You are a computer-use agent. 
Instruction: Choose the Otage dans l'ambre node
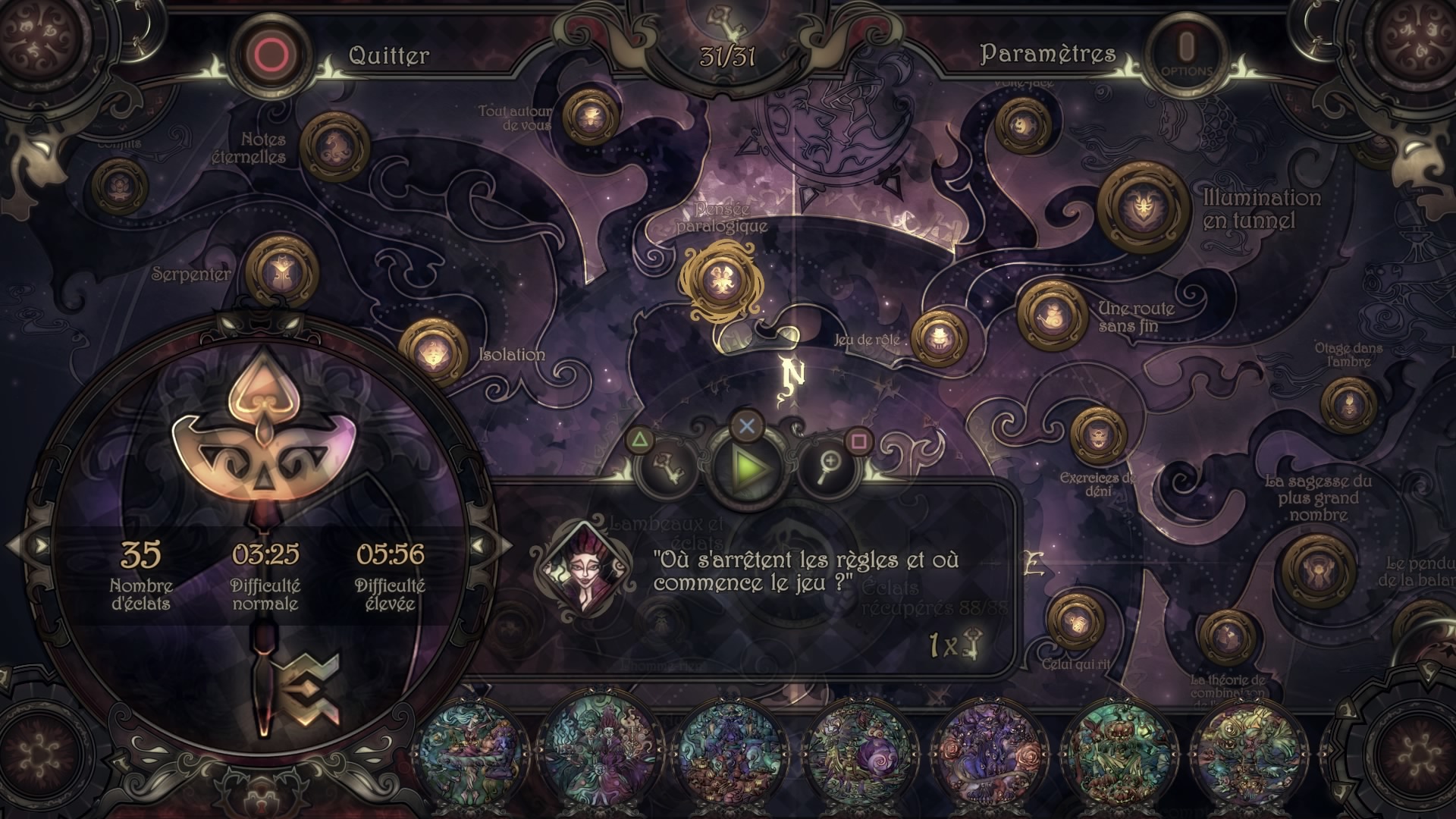pyautogui.click(x=1348, y=403)
